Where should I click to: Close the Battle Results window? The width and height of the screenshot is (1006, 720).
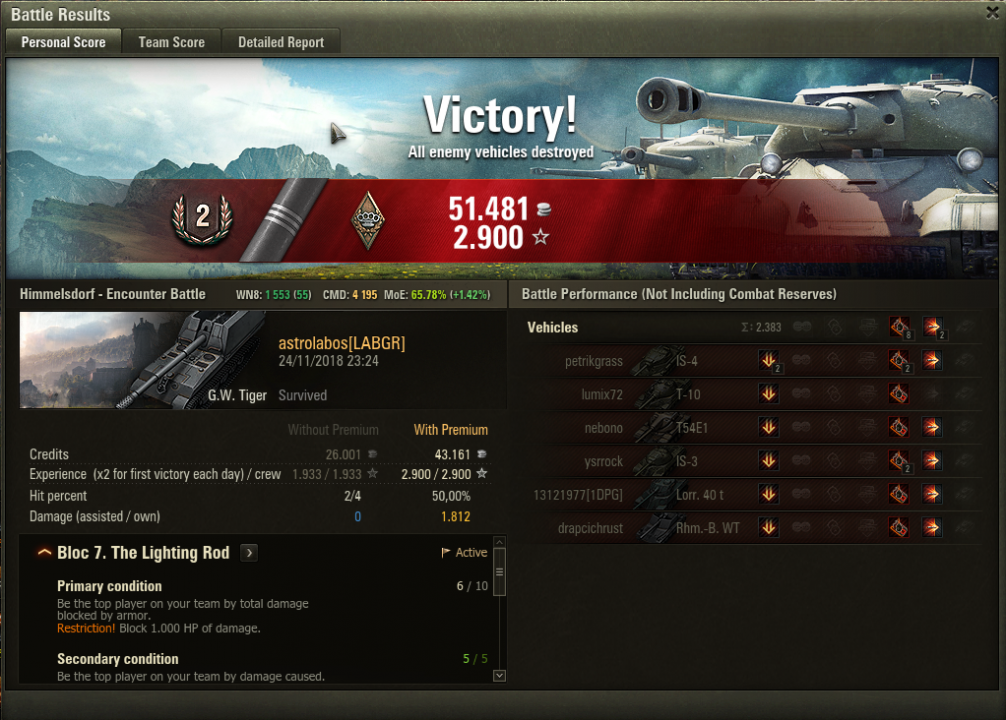pyautogui.click(x=990, y=13)
